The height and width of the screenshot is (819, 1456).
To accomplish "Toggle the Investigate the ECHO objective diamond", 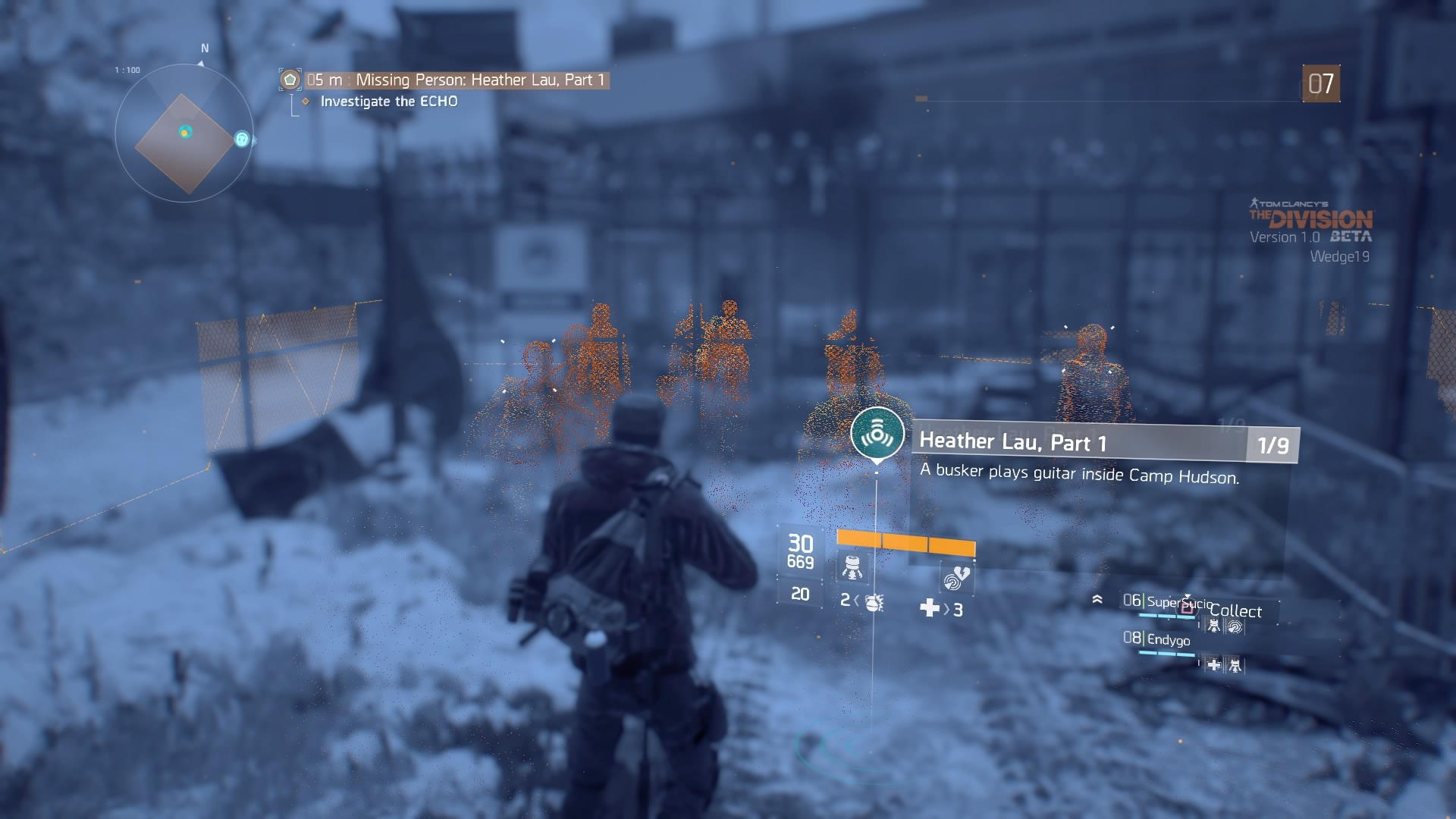I will (x=306, y=100).
